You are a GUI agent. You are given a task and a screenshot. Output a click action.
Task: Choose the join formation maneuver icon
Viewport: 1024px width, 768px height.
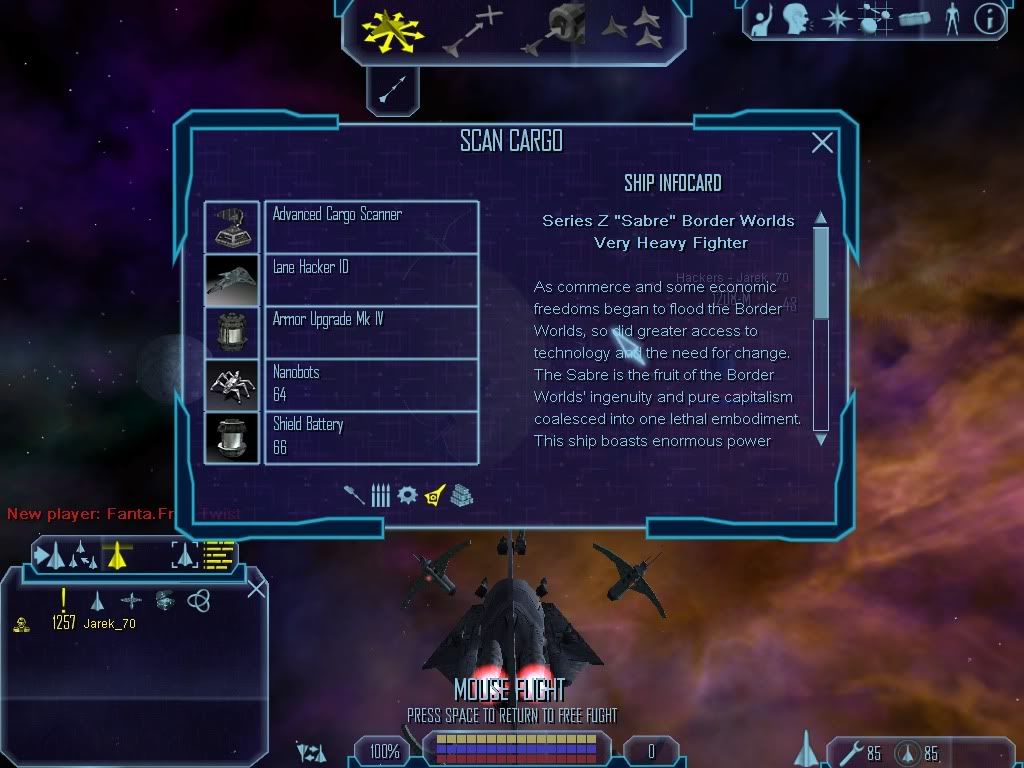[634, 28]
